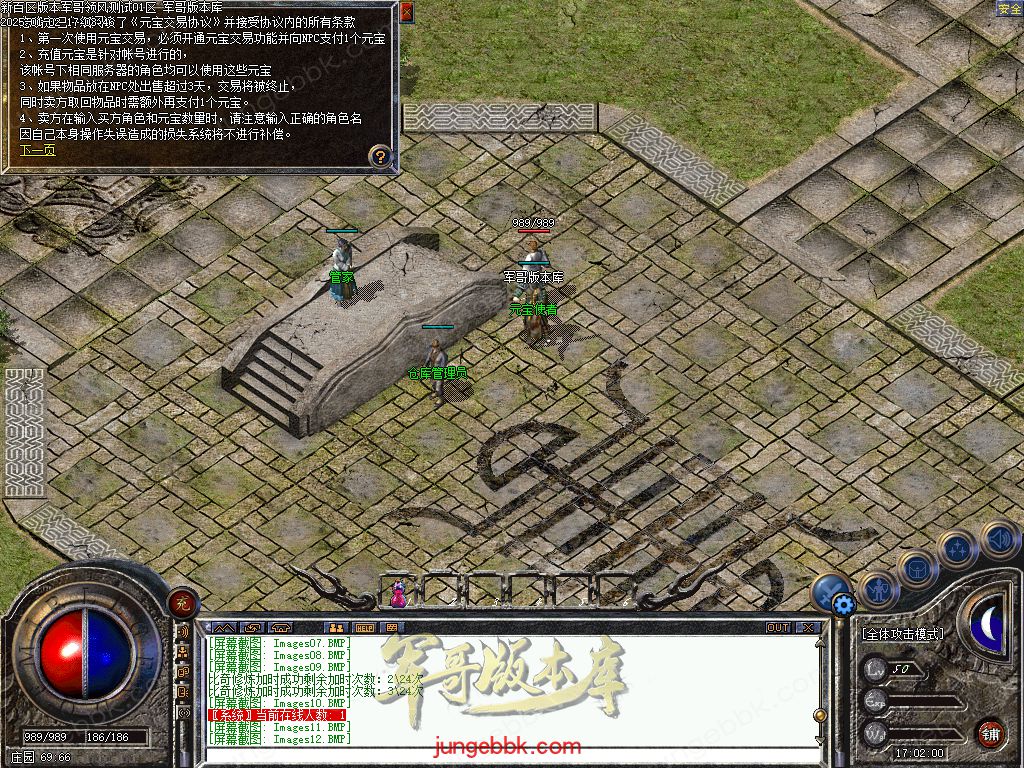1024x768 pixels.
Task: Click the OUT logout button
Action: [778, 628]
